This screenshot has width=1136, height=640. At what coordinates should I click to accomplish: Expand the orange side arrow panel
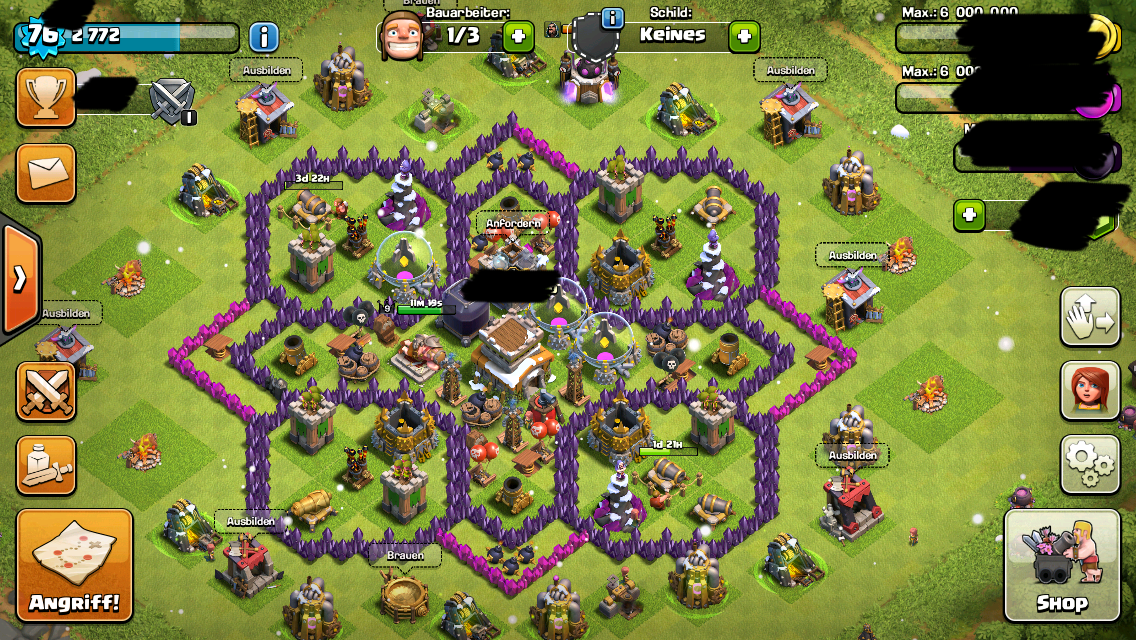(x=19, y=279)
